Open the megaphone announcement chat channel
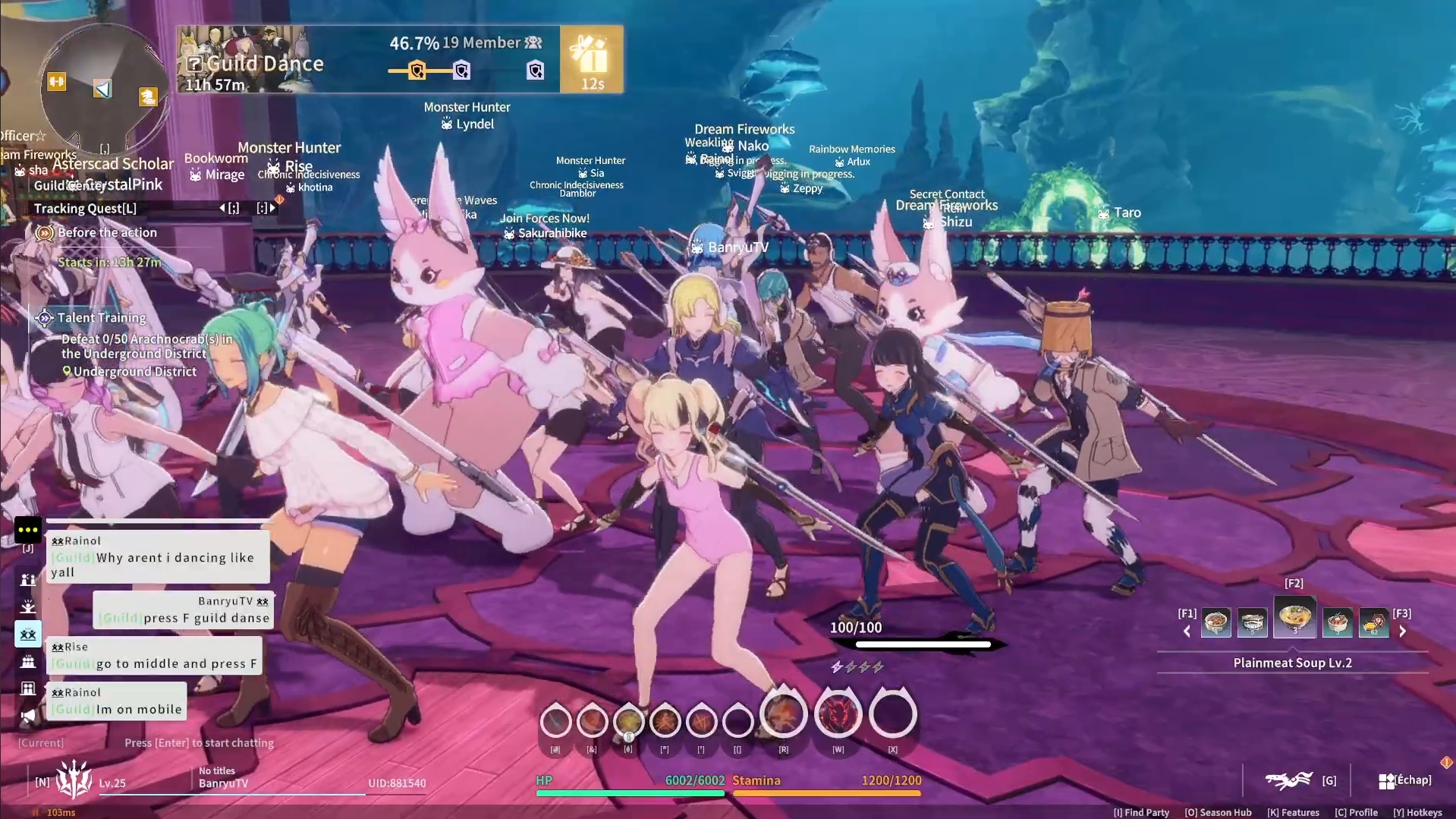 pos(28,716)
